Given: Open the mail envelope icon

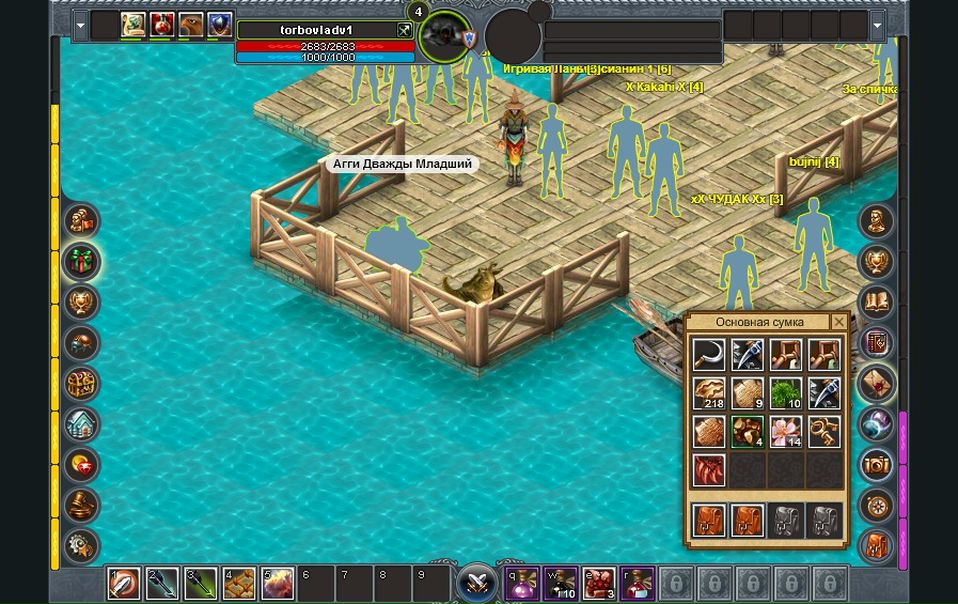Looking at the screenshot, I should pyautogui.click(x=877, y=383).
